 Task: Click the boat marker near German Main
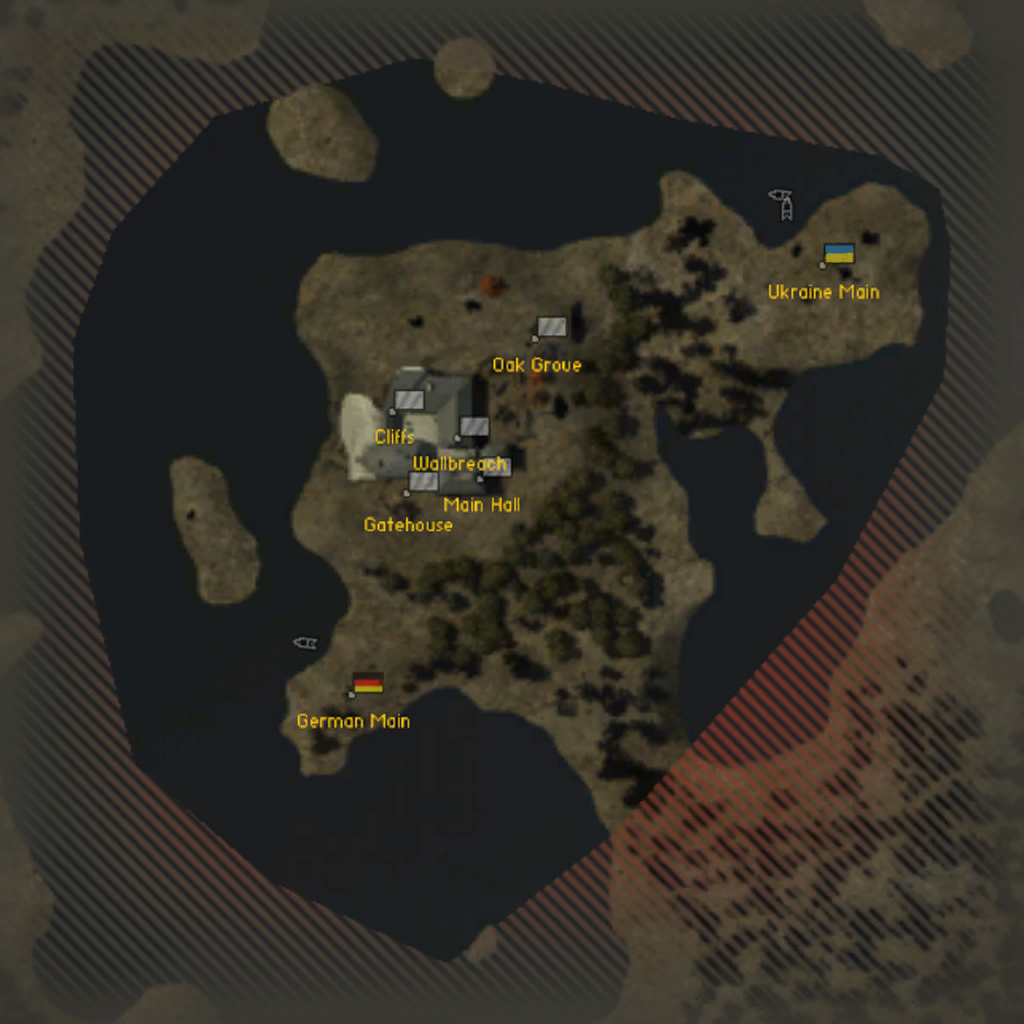point(305,643)
